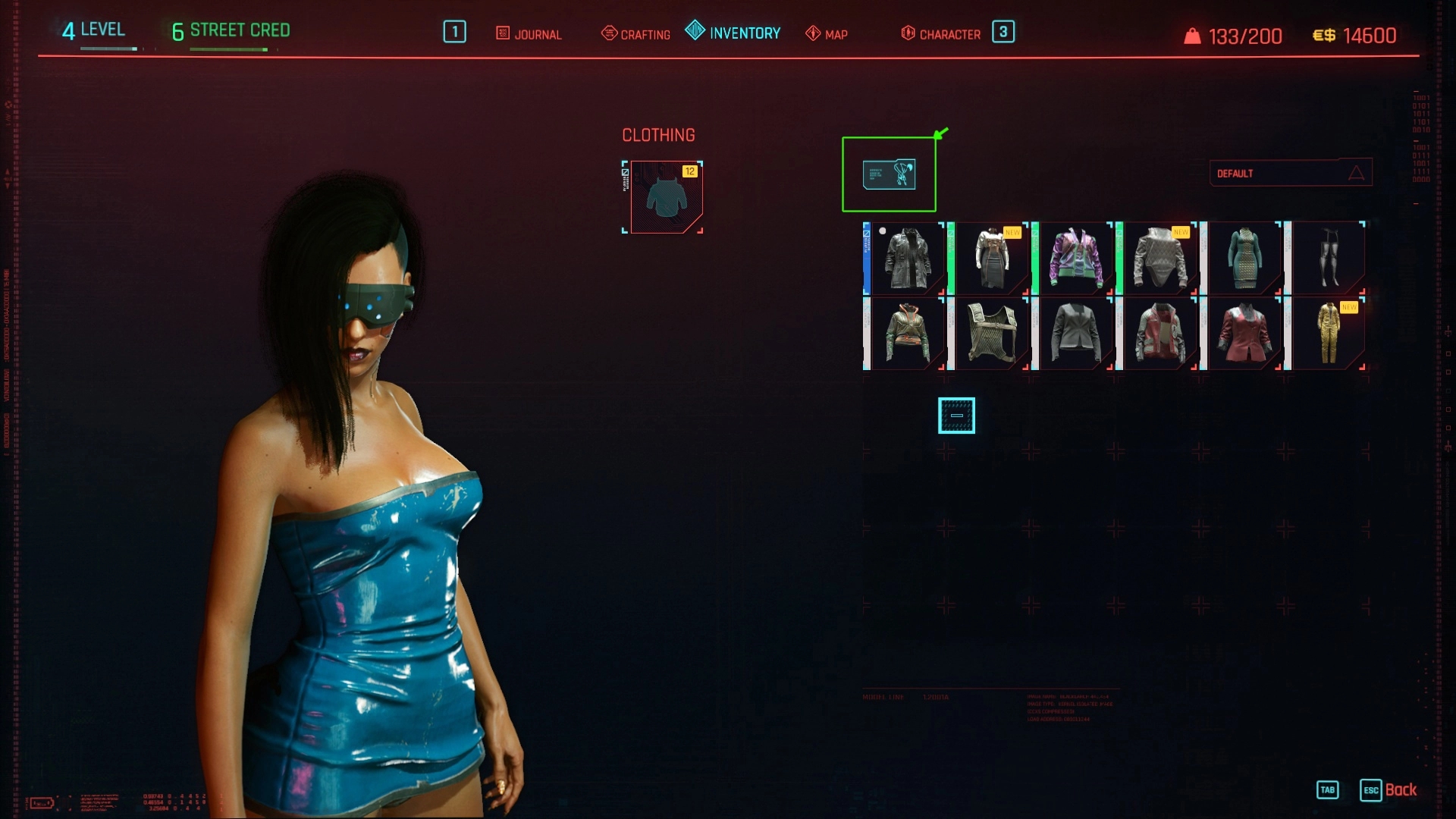Open the Journal menu
The height and width of the screenshot is (819, 1456).
(x=529, y=34)
